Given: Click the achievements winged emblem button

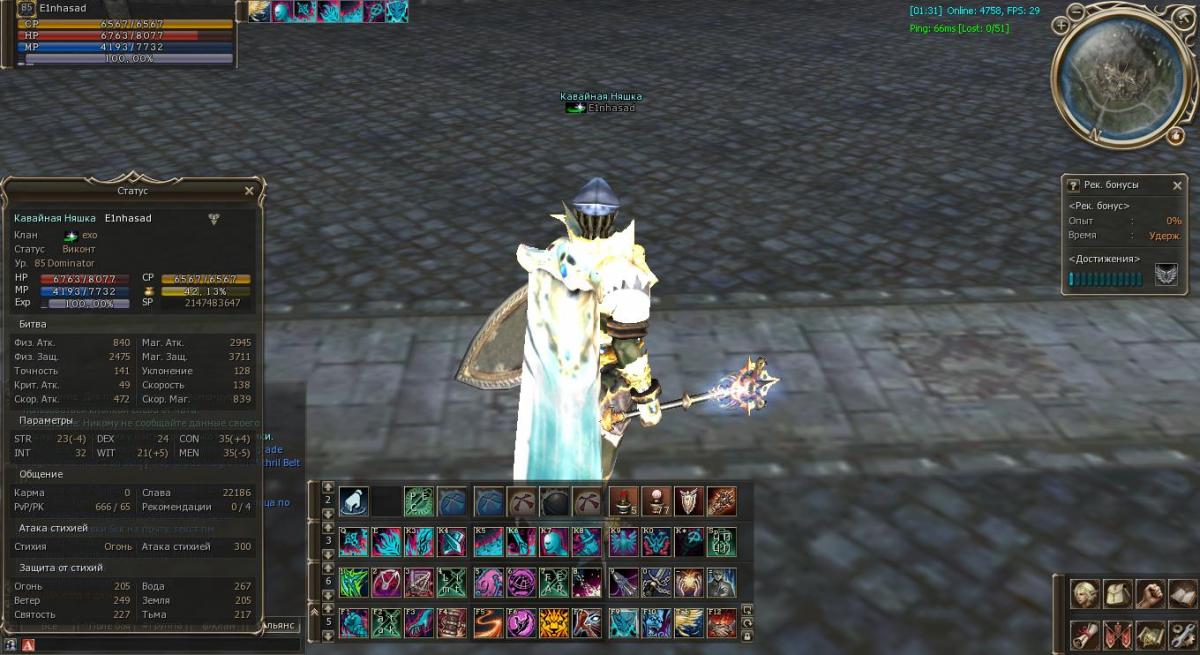Looking at the screenshot, I should [1166, 276].
